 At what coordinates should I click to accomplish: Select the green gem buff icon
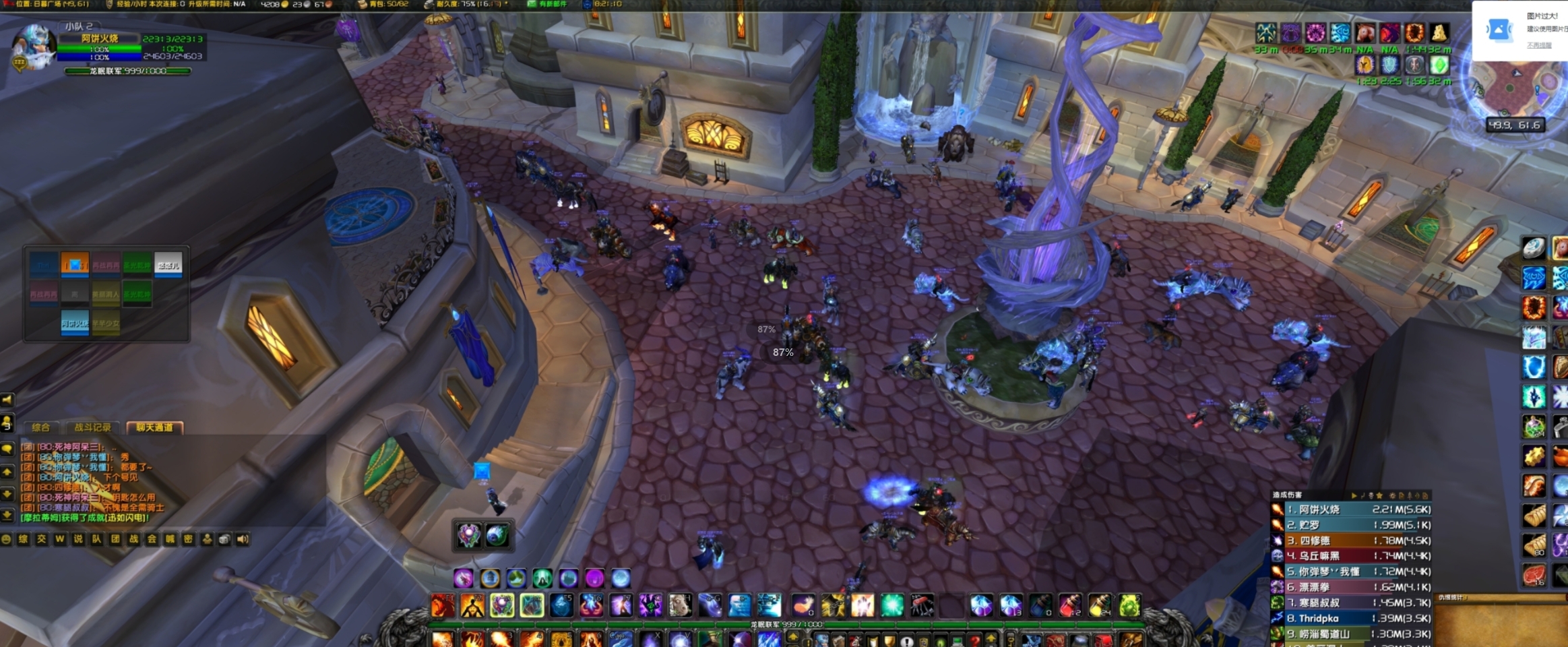1439,65
